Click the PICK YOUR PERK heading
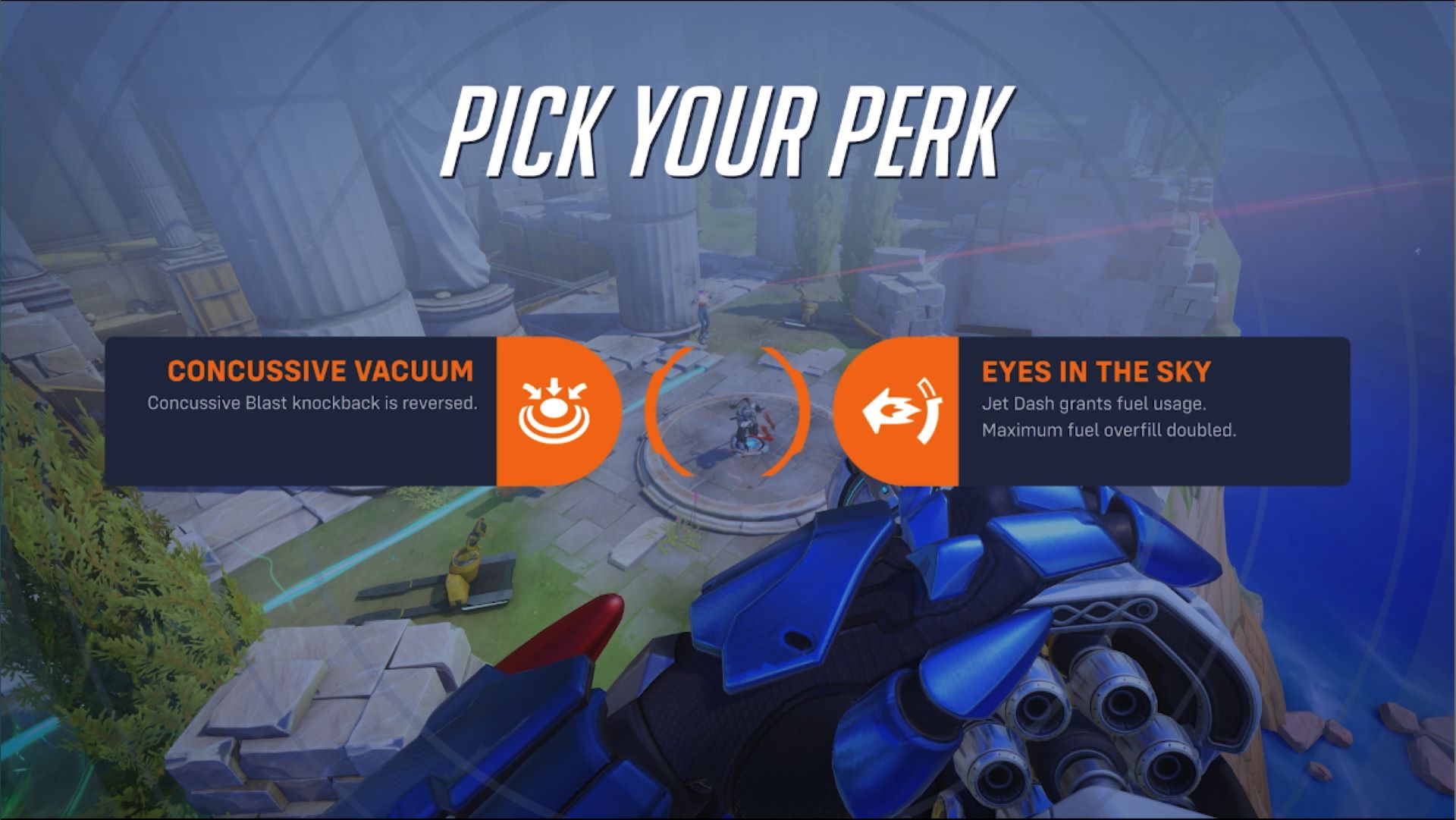Screen dimensions: 1456x820 point(728,129)
